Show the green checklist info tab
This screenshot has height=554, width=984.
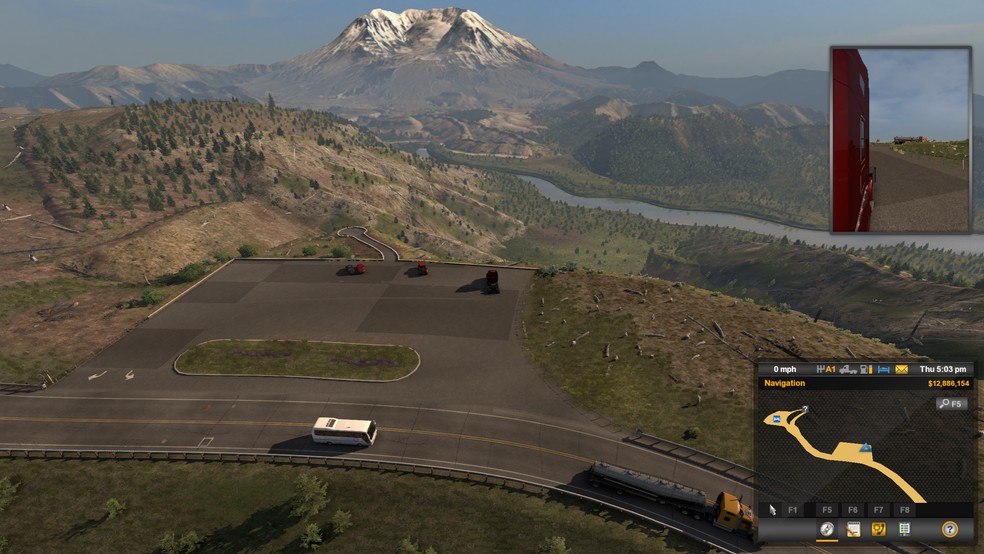point(904,529)
